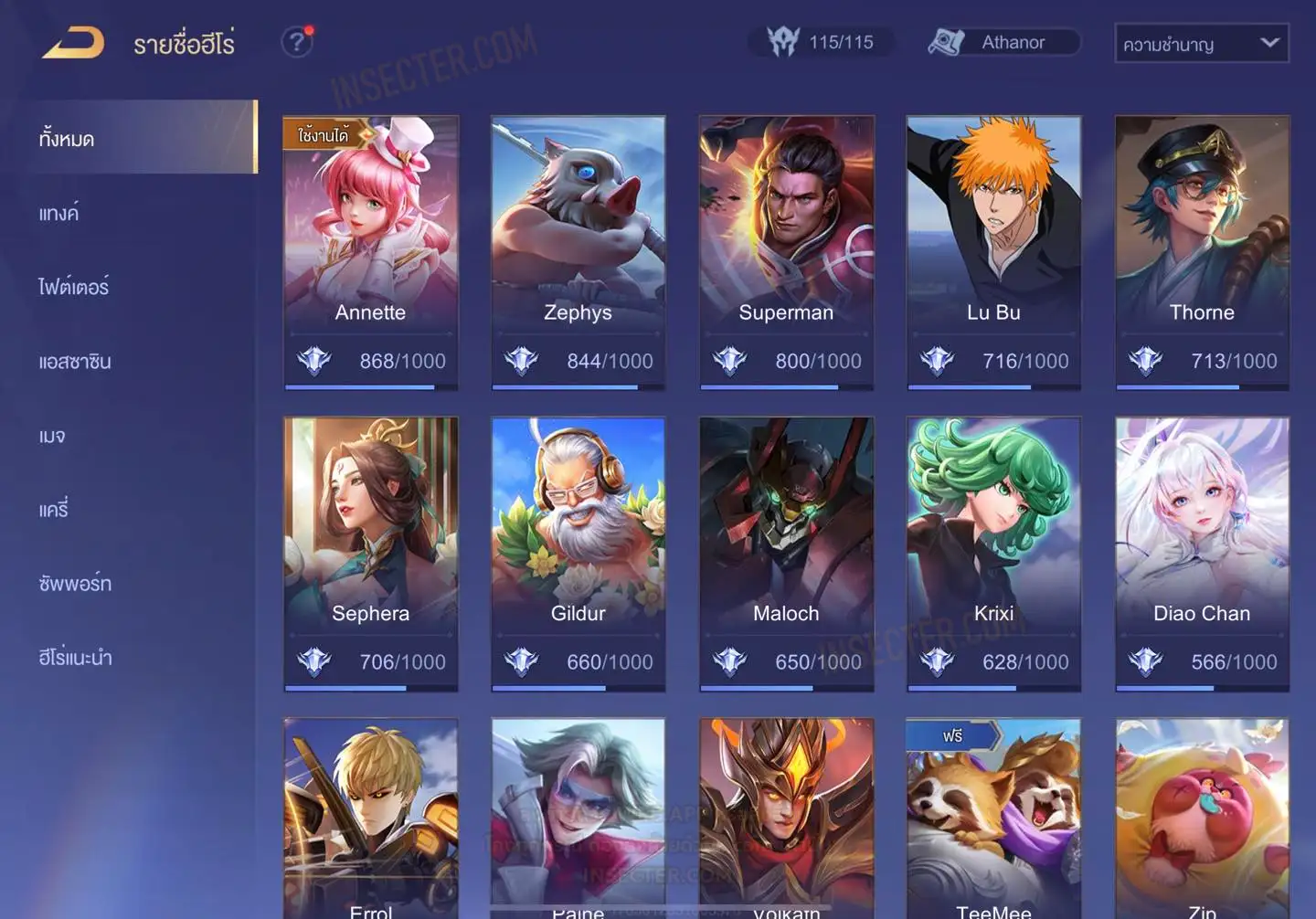Filter by ซัพพอร์ท (Support) heroes
Screen dimensions: 1316x919
click(x=75, y=584)
